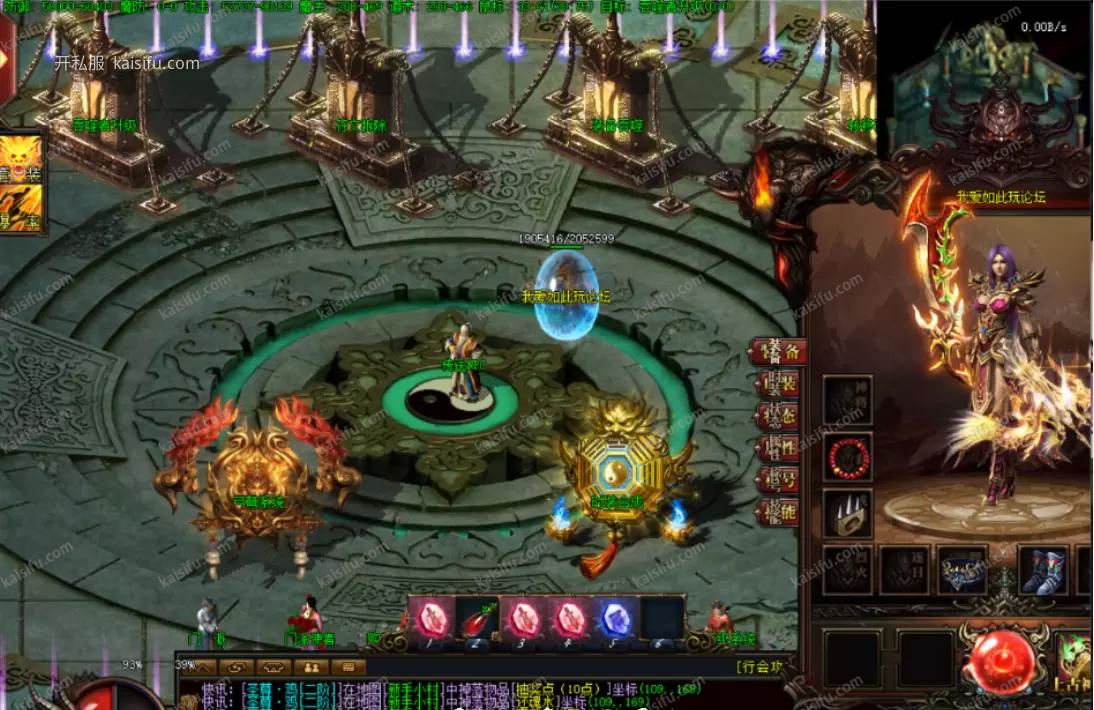Choose the blue armored boots slot
Screen dimensions: 1094x710
click(x=1043, y=570)
